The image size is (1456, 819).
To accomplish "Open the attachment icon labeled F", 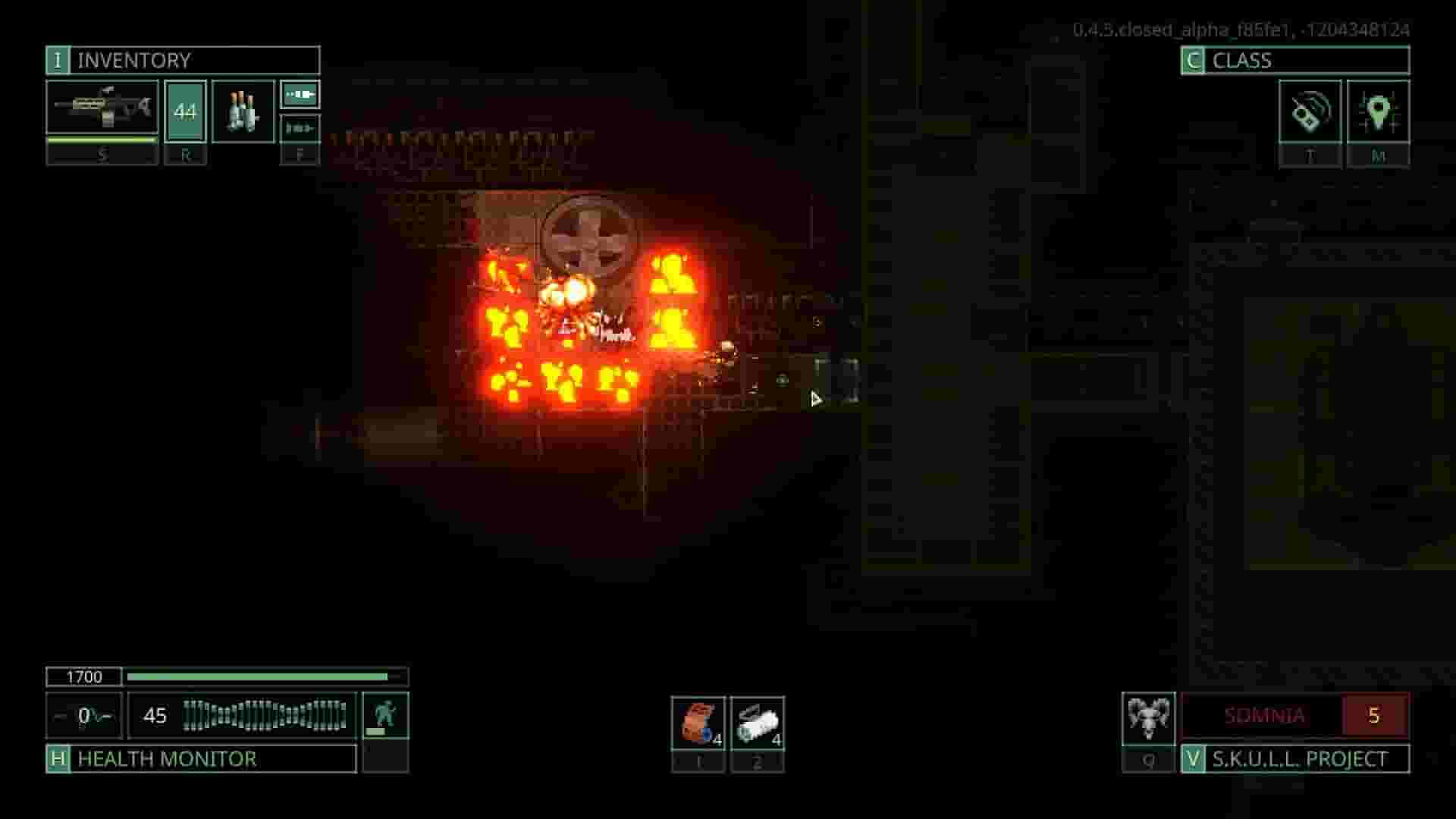I will pos(300,93).
